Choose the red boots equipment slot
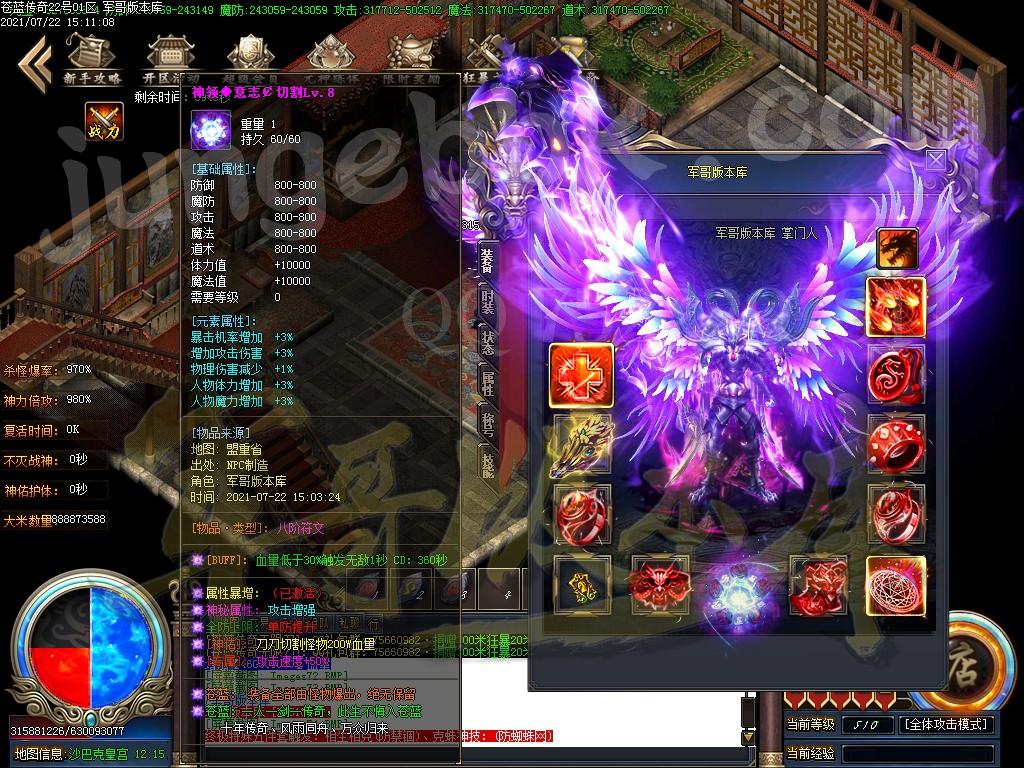 (817, 586)
